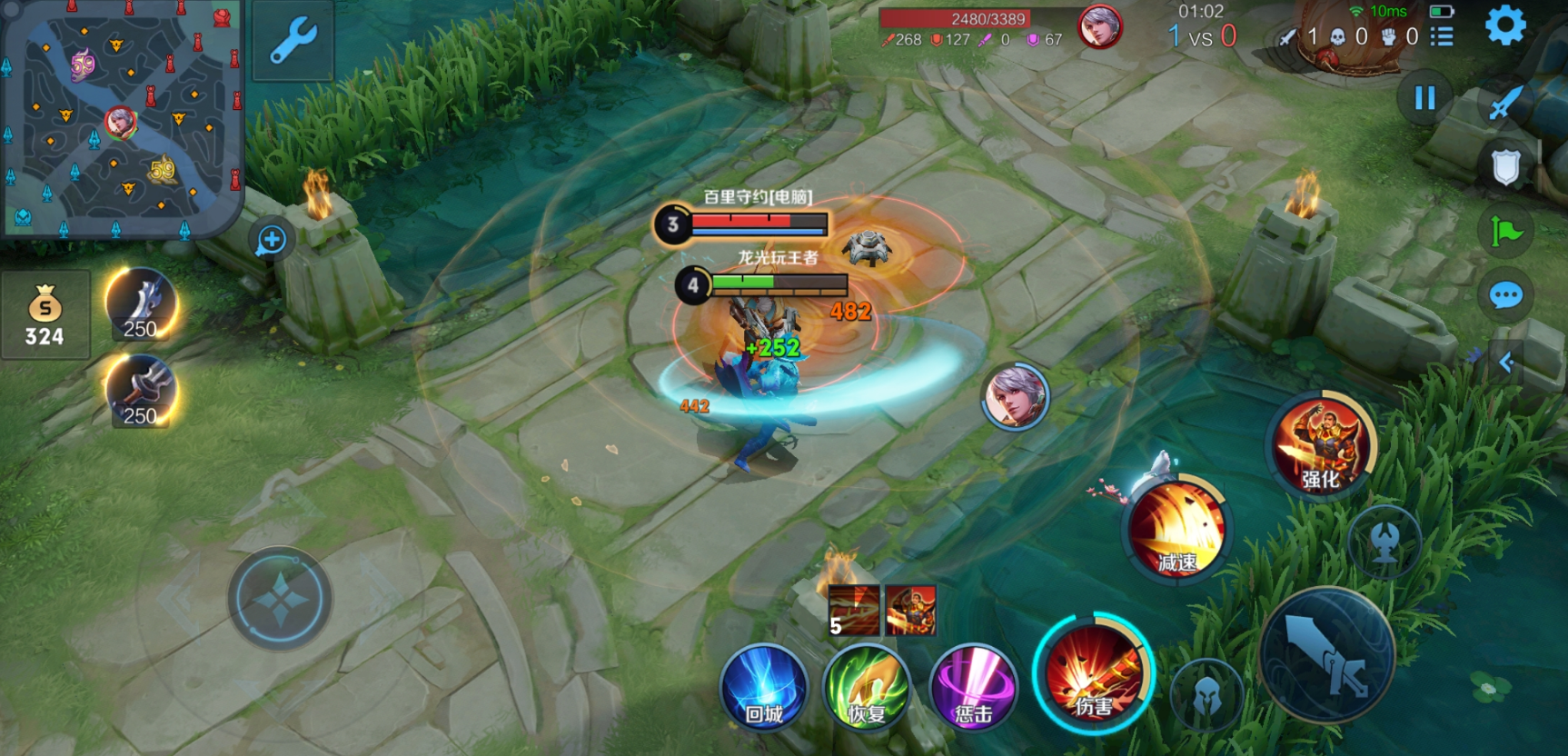Trigger the 强化 enhance ultimate skill
Screen dimensions: 1568x756
point(1321,447)
